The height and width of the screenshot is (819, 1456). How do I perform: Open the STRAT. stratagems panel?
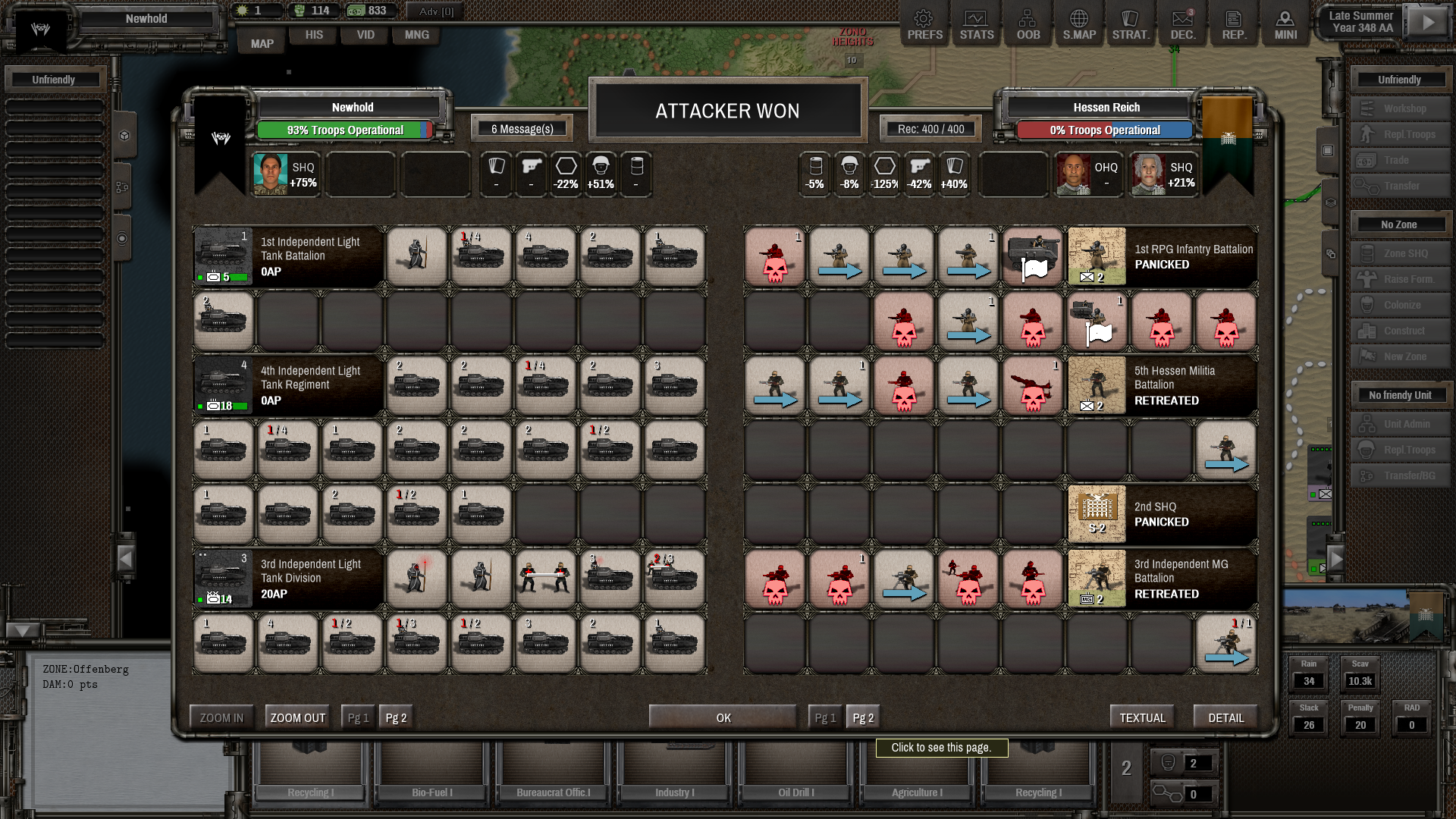point(1130,25)
